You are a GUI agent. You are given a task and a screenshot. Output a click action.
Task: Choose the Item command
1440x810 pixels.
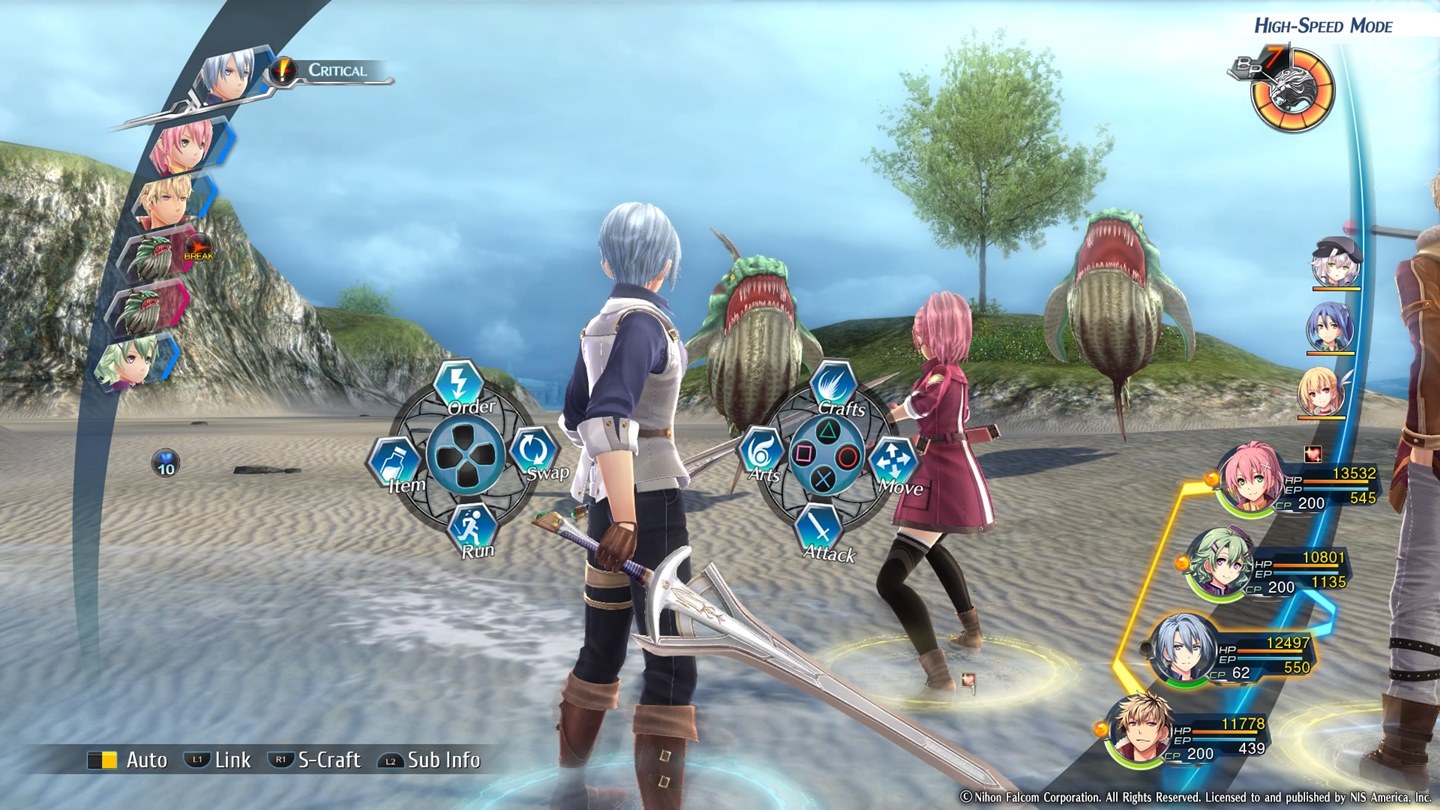(394, 461)
